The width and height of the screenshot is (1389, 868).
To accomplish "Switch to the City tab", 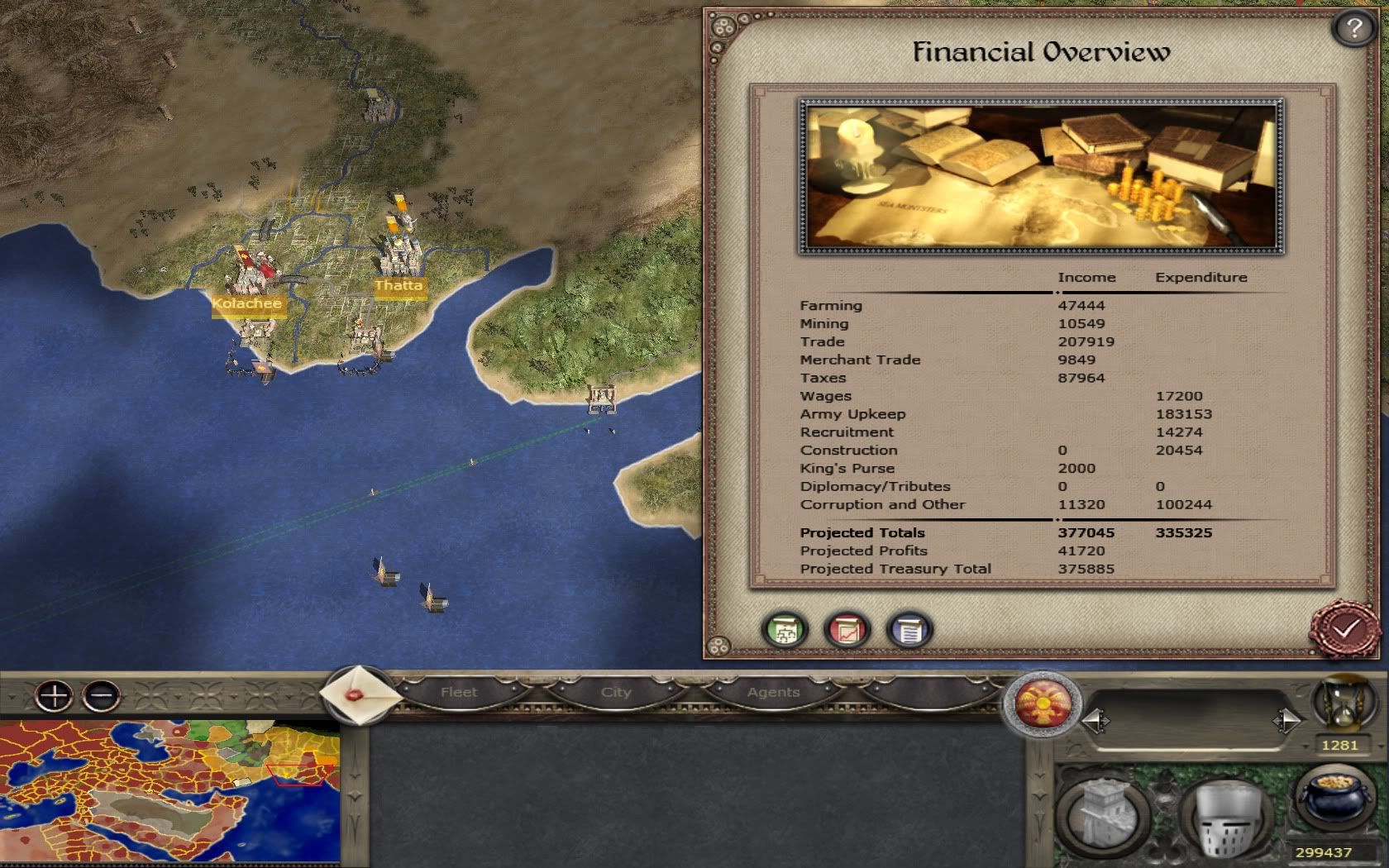I will [616, 692].
